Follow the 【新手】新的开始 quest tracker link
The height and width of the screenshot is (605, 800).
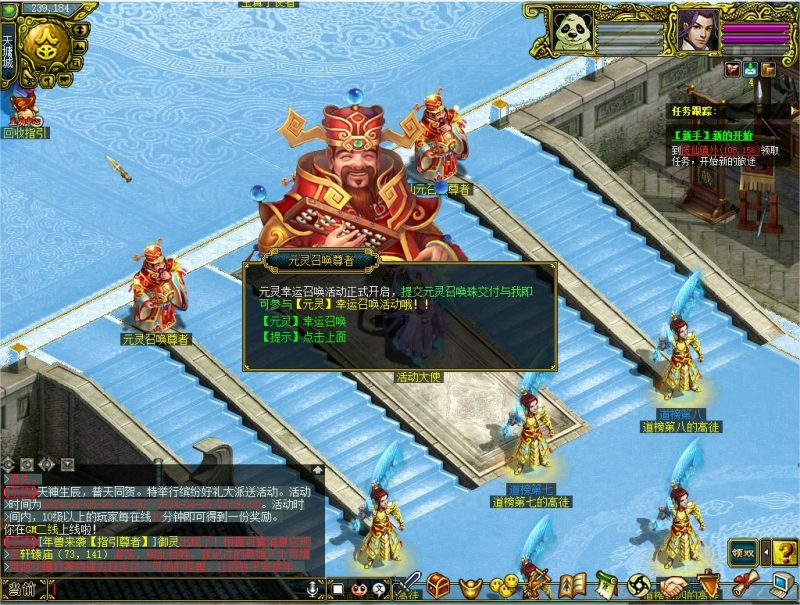(x=713, y=135)
